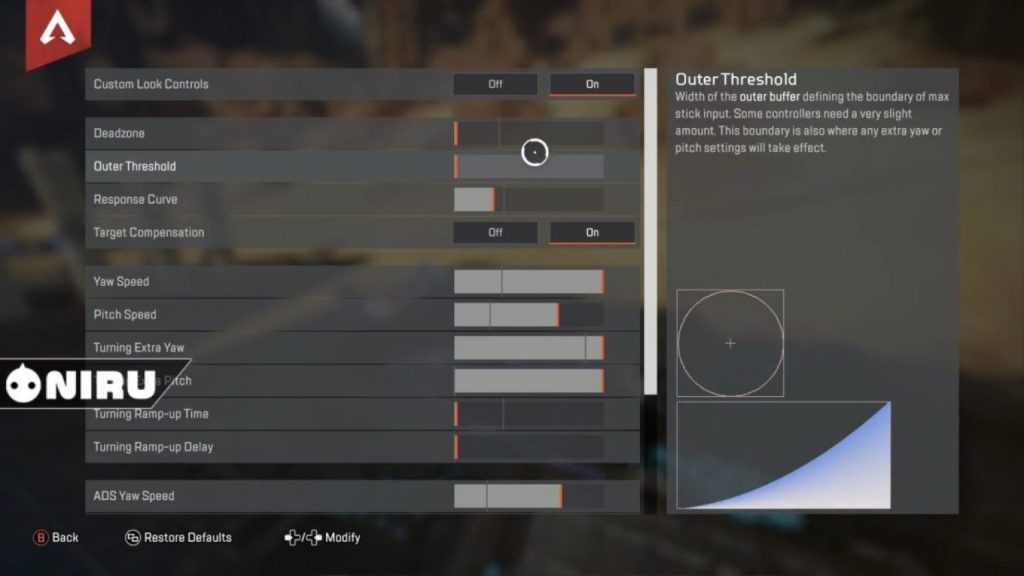Adjust the ADS Yaw Speed slider
The width and height of the screenshot is (1024, 576).
(529, 495)
